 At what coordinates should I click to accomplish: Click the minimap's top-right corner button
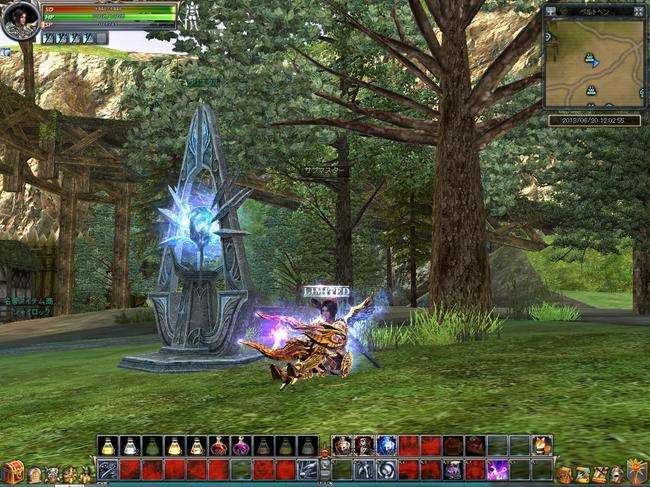point(639,11)
